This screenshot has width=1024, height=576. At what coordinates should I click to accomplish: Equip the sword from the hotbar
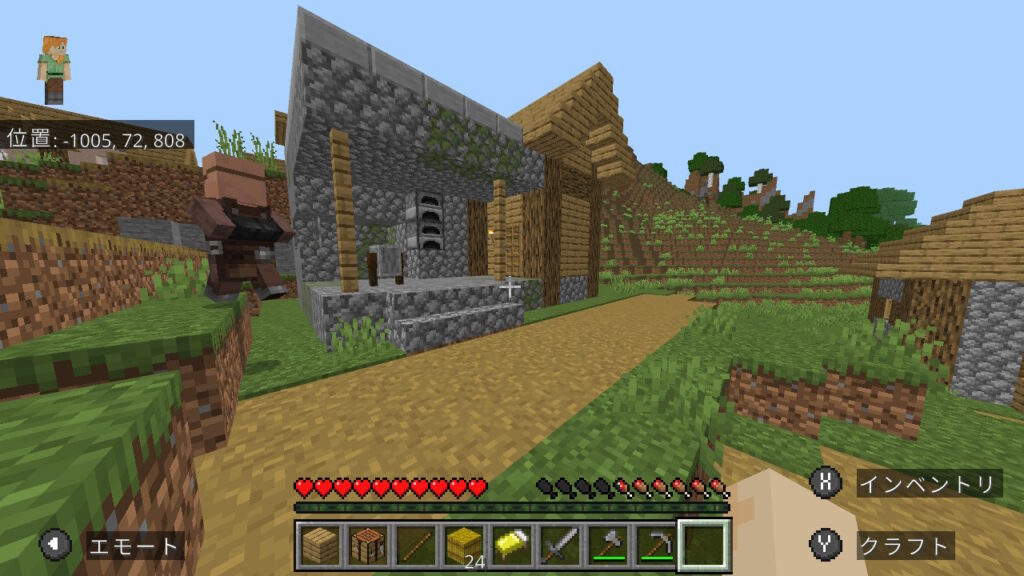coord(560,546)
